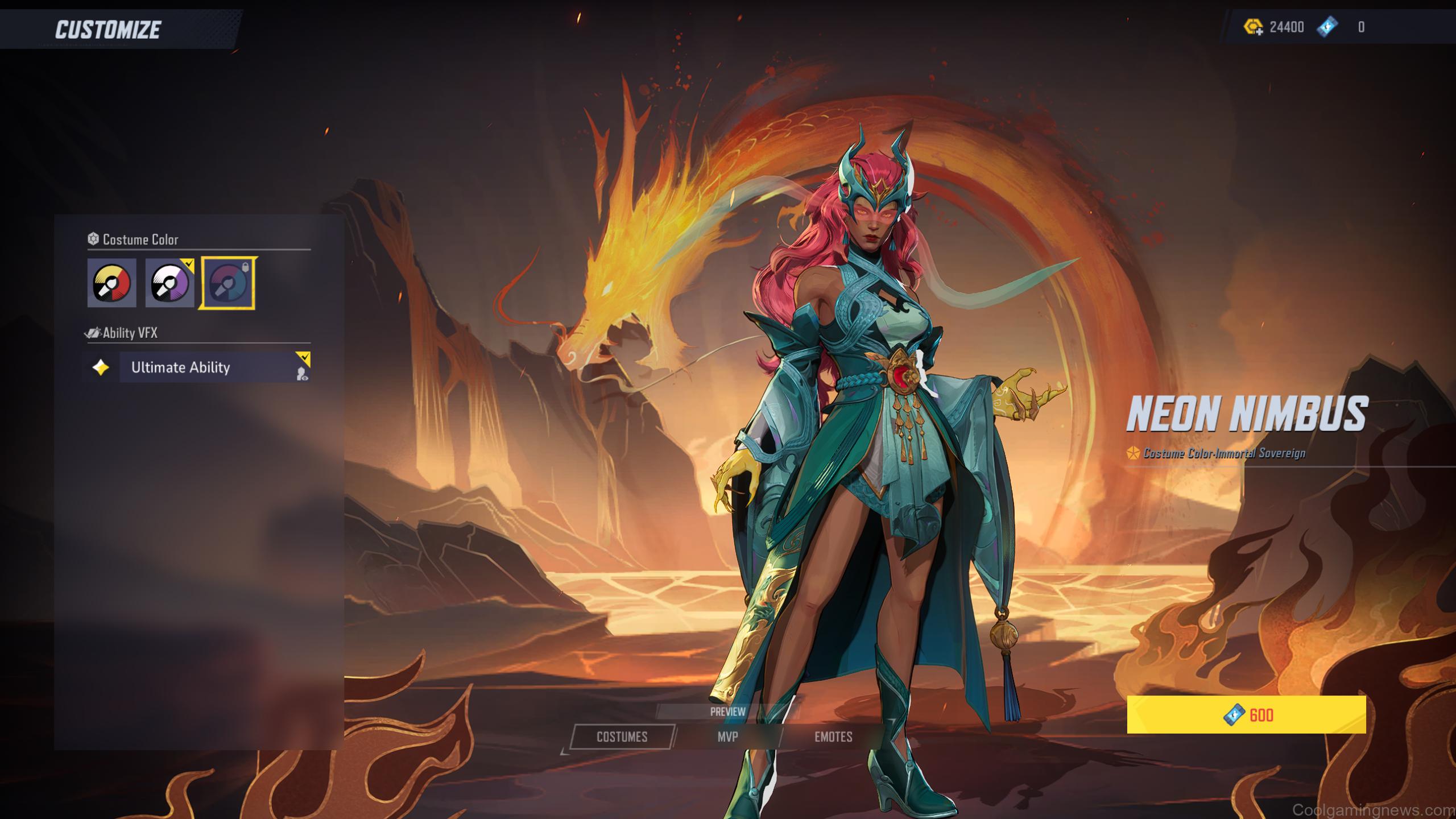Add more gold lattice currency
The width and height of the screenshot is (1456, 819).
pyautogui.click(x=1254, y=27)
